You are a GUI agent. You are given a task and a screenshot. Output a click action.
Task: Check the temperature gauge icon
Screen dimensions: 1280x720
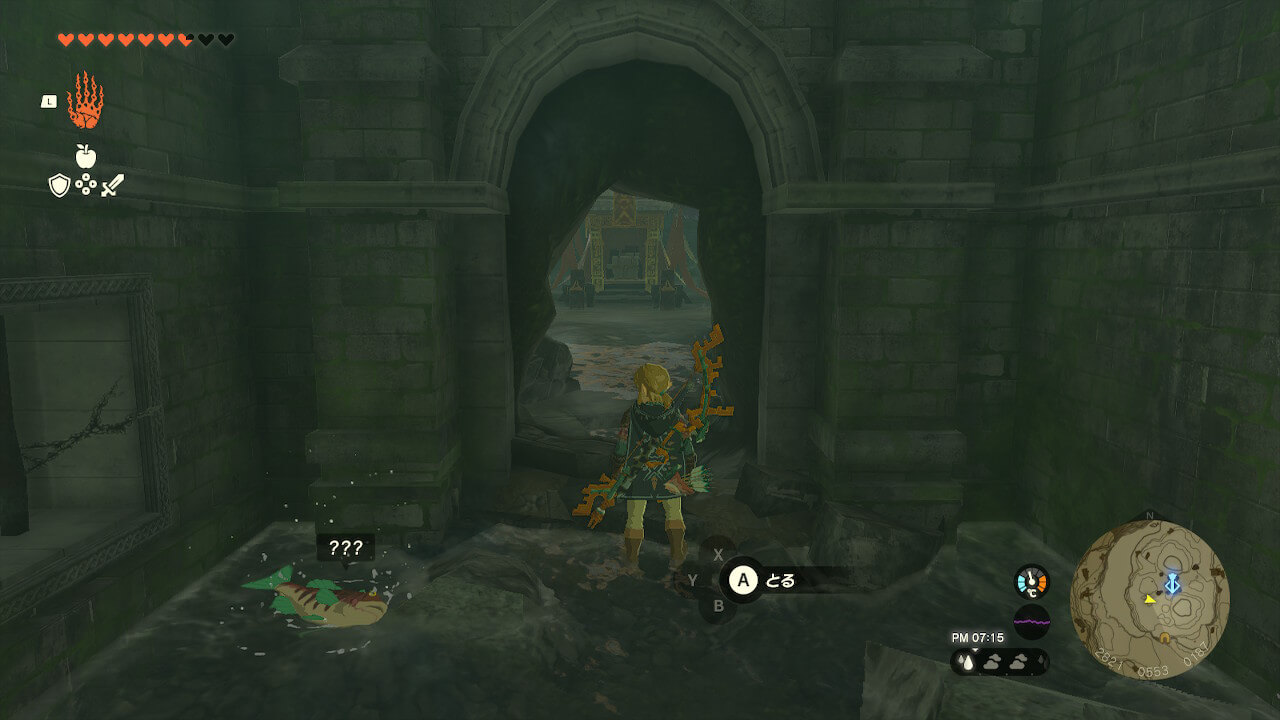1031,582
